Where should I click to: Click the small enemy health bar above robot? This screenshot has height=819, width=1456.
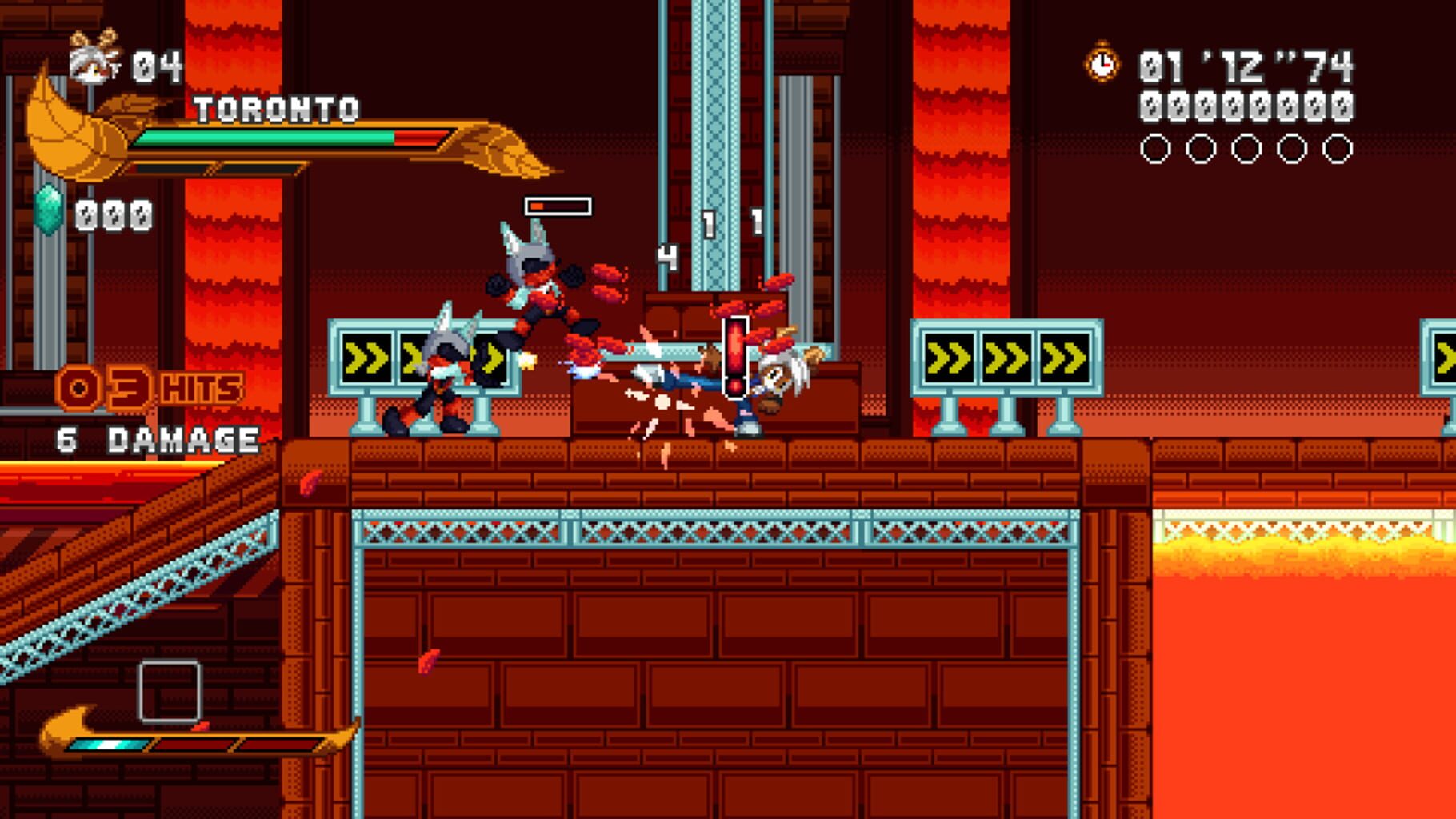point(560,206)
